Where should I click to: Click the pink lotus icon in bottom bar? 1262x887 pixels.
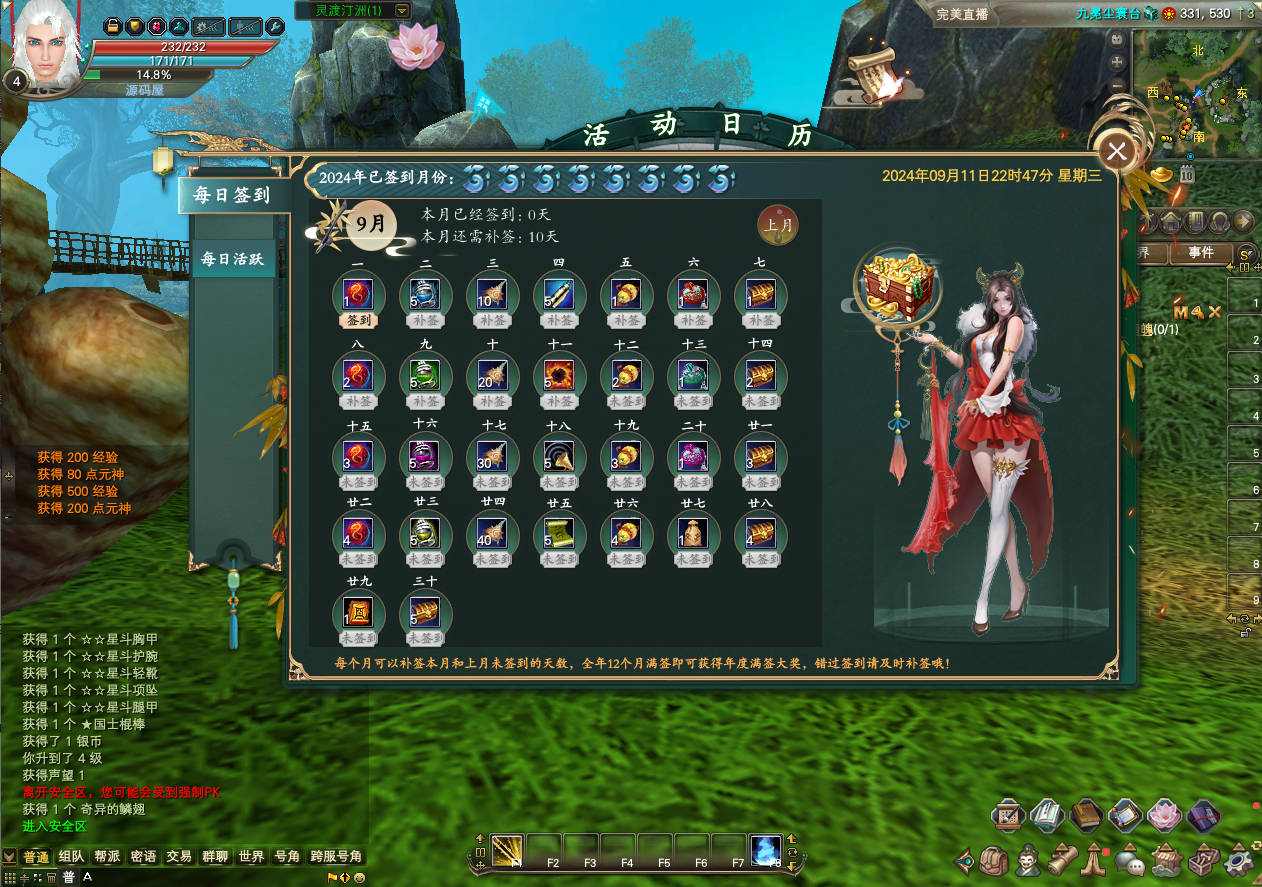point(1164,816)
